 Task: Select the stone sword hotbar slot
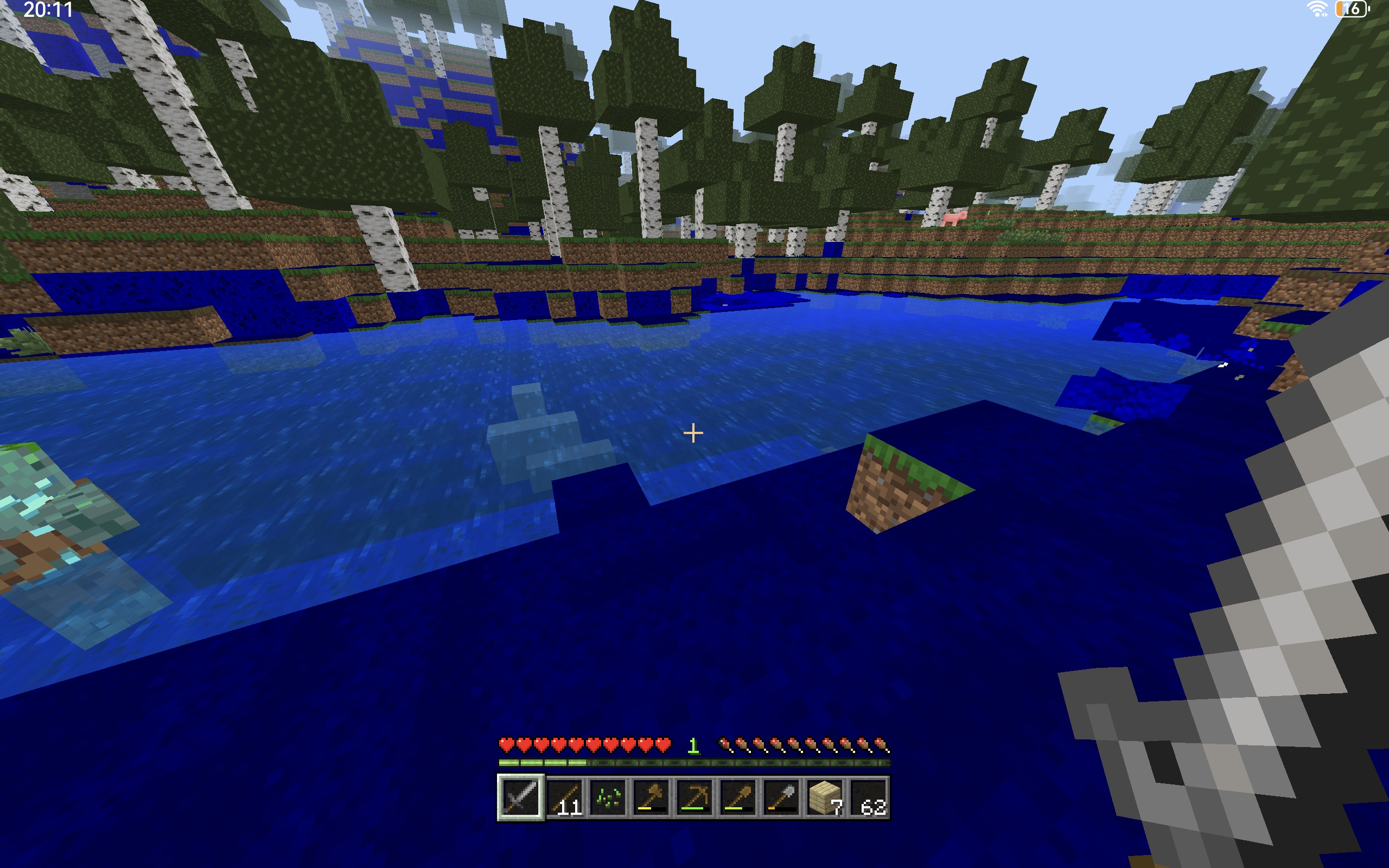pyautogui.click(x=520, y=797)
